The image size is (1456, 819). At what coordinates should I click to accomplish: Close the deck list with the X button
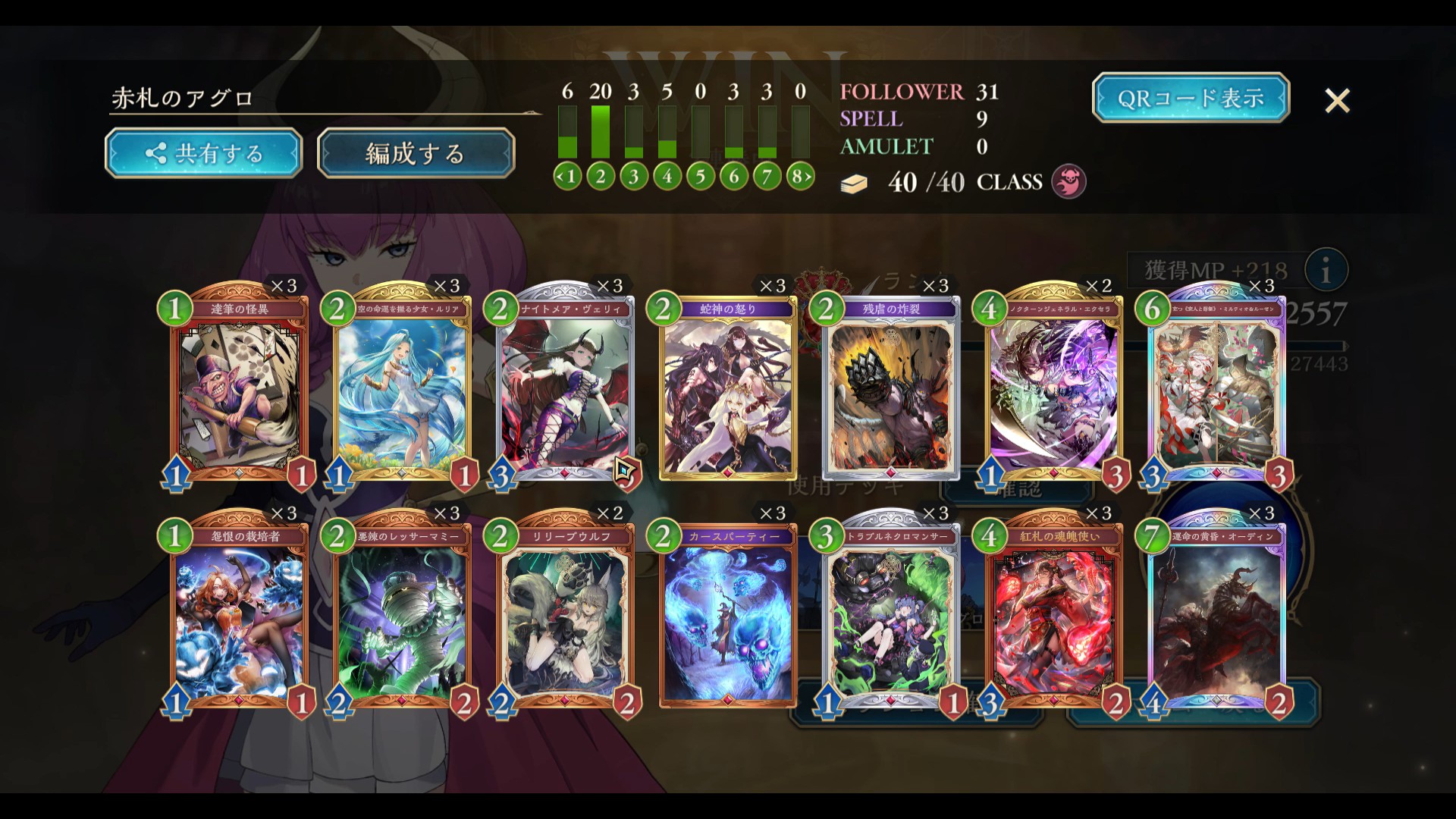(x=1337, y=100)
